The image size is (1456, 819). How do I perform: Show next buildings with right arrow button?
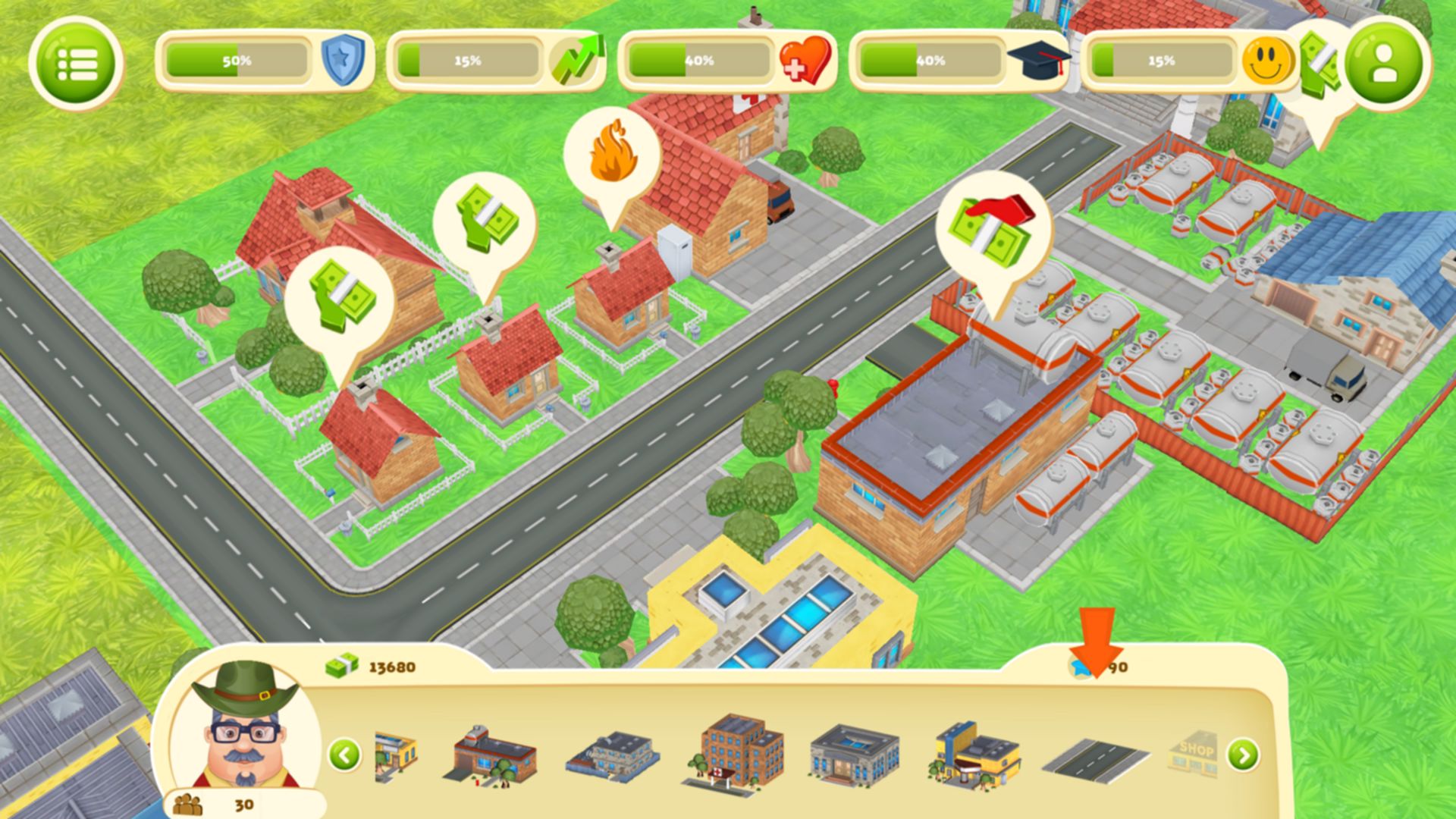pos(1242,755)
